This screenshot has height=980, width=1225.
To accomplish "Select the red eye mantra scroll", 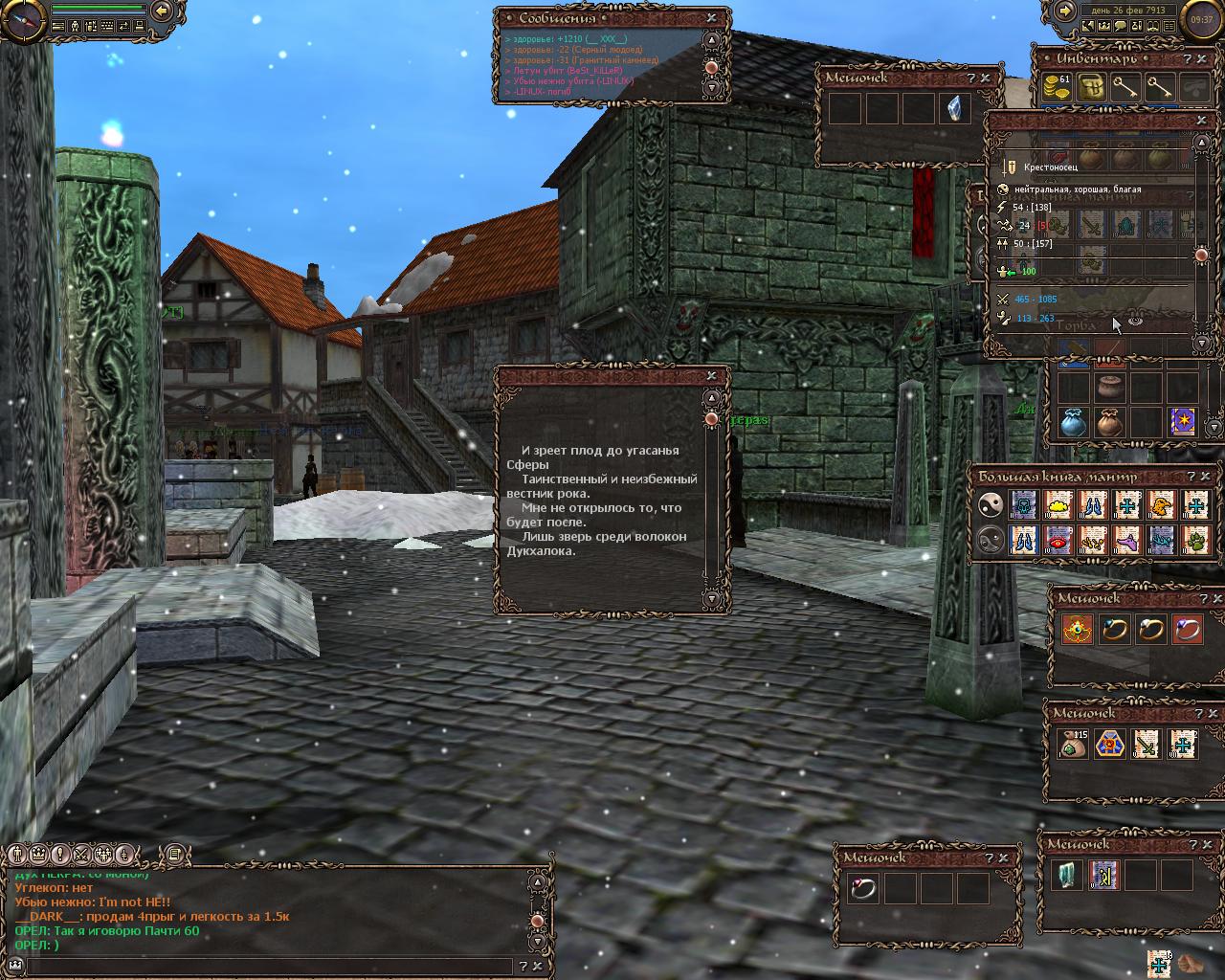I will click(1058, 540).
